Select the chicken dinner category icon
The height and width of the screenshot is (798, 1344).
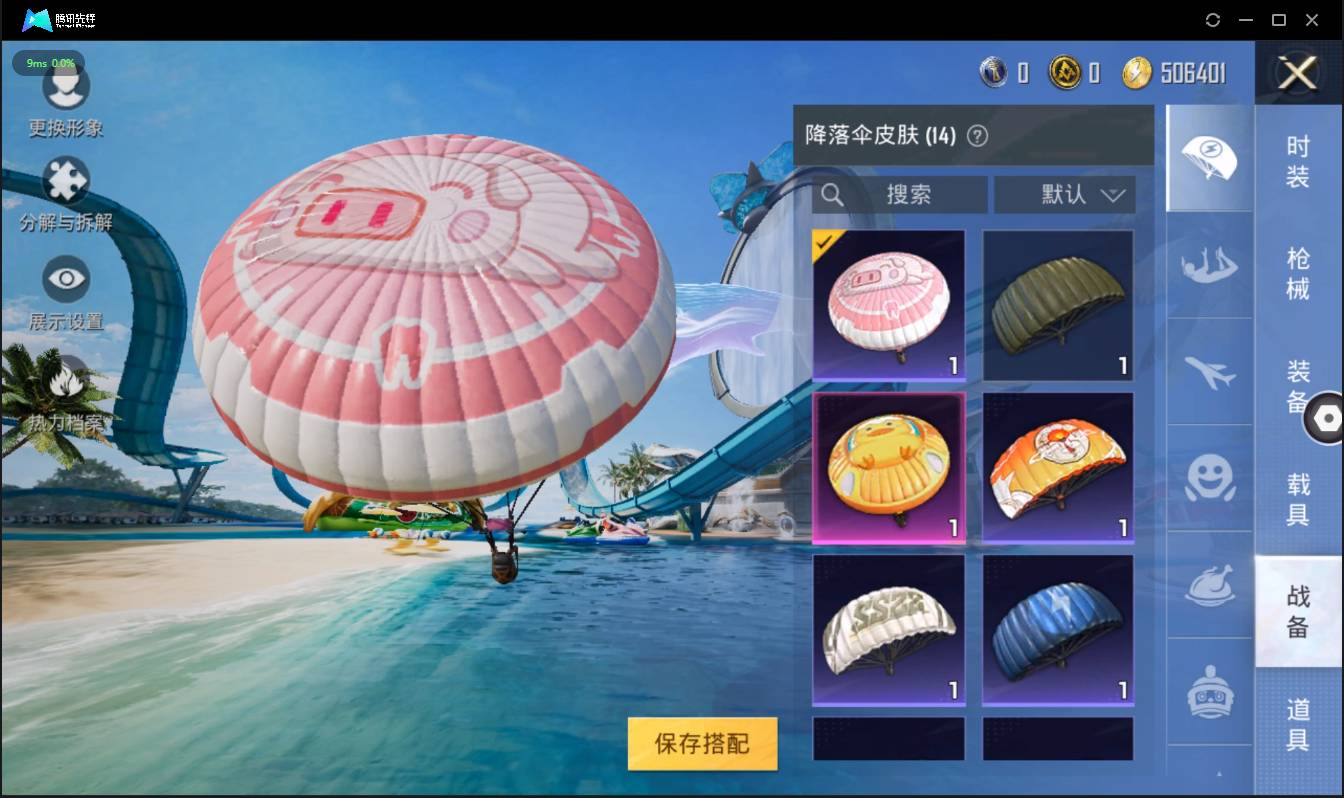(1208, 585)
